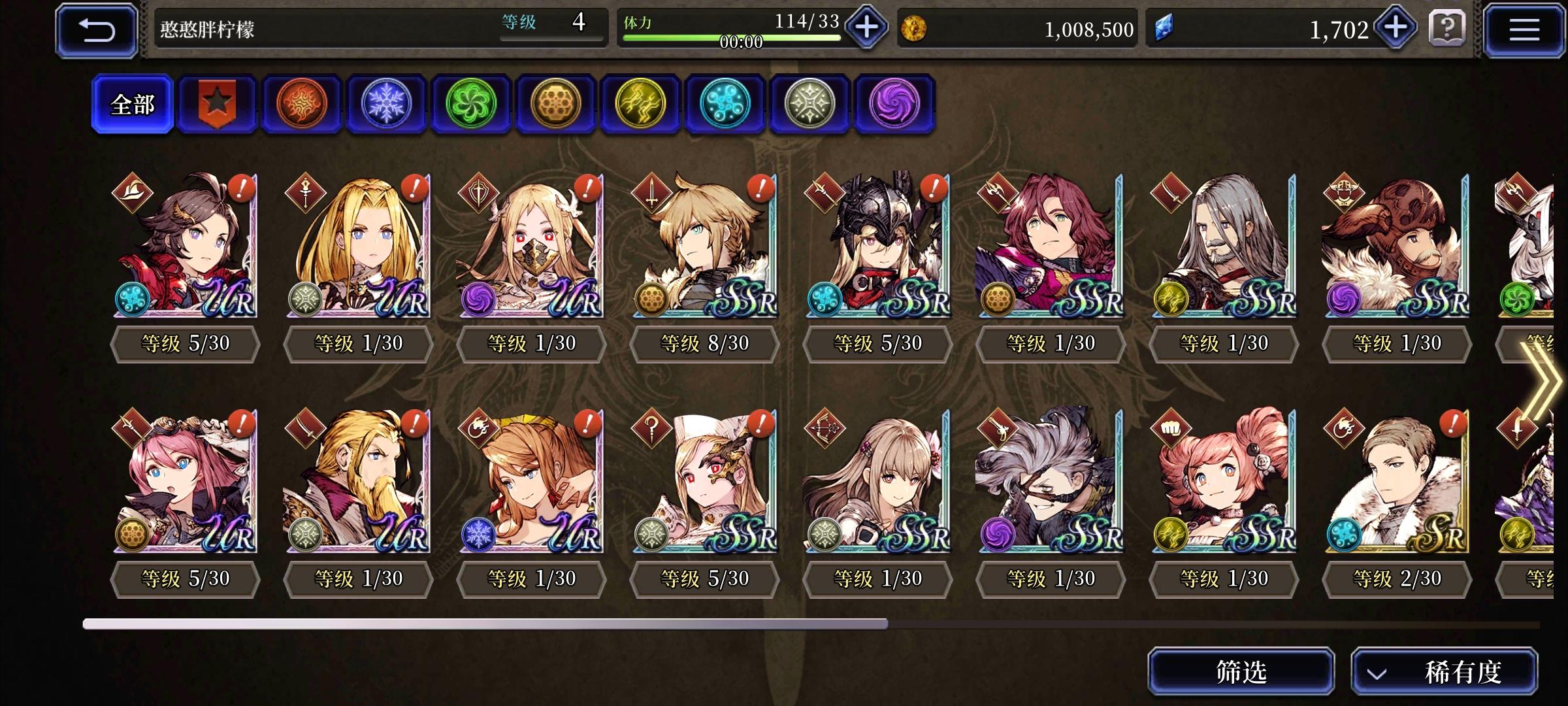Open the hamburger menu
The height and width of the screenshot is (706, 1568).
tap(1525, 29)
